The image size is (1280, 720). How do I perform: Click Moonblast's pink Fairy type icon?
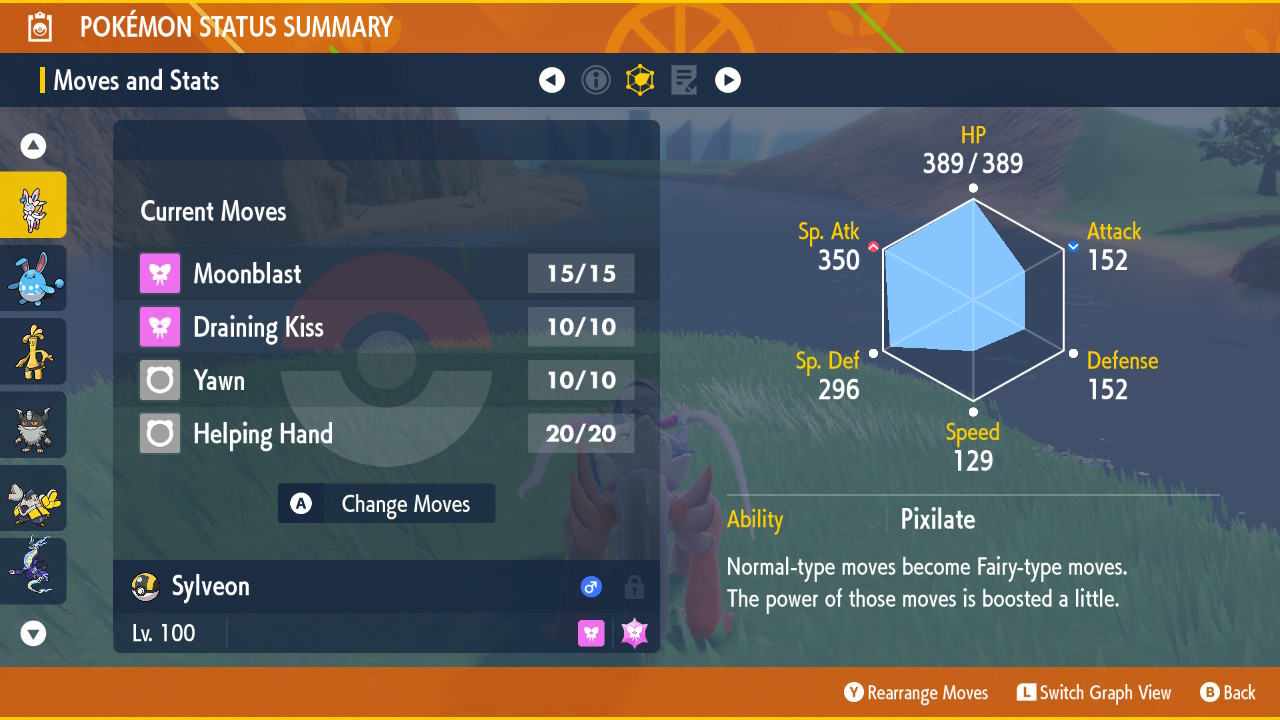click(x=159, y=273)
